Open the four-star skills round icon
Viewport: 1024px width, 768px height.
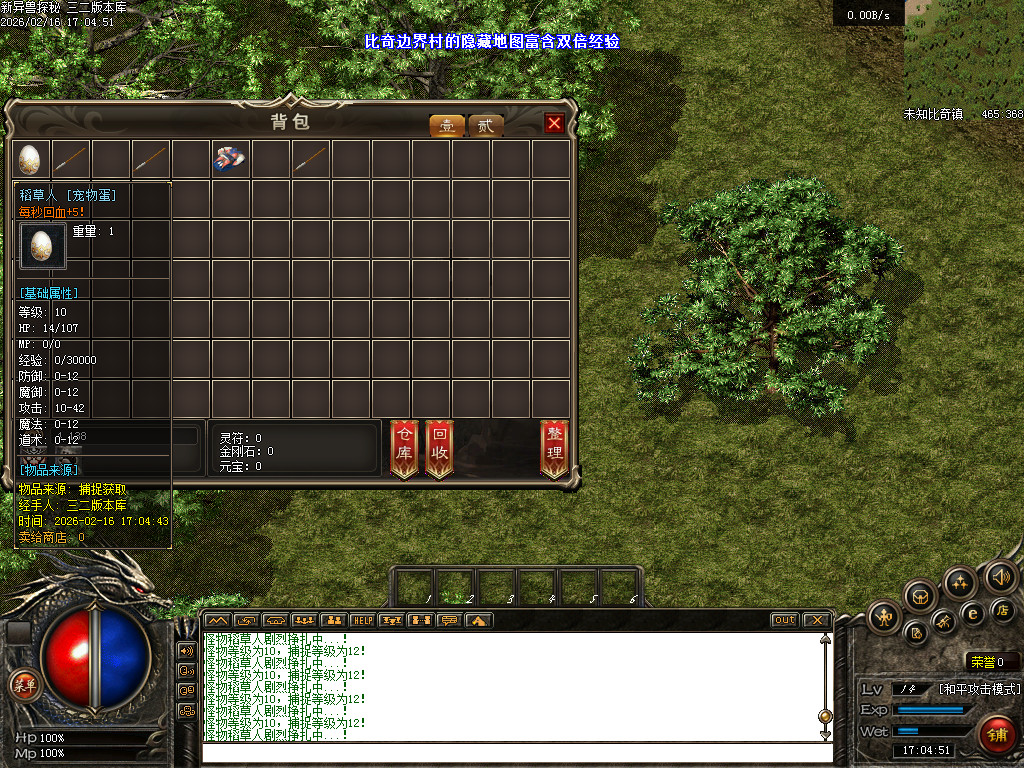[960, 582]
